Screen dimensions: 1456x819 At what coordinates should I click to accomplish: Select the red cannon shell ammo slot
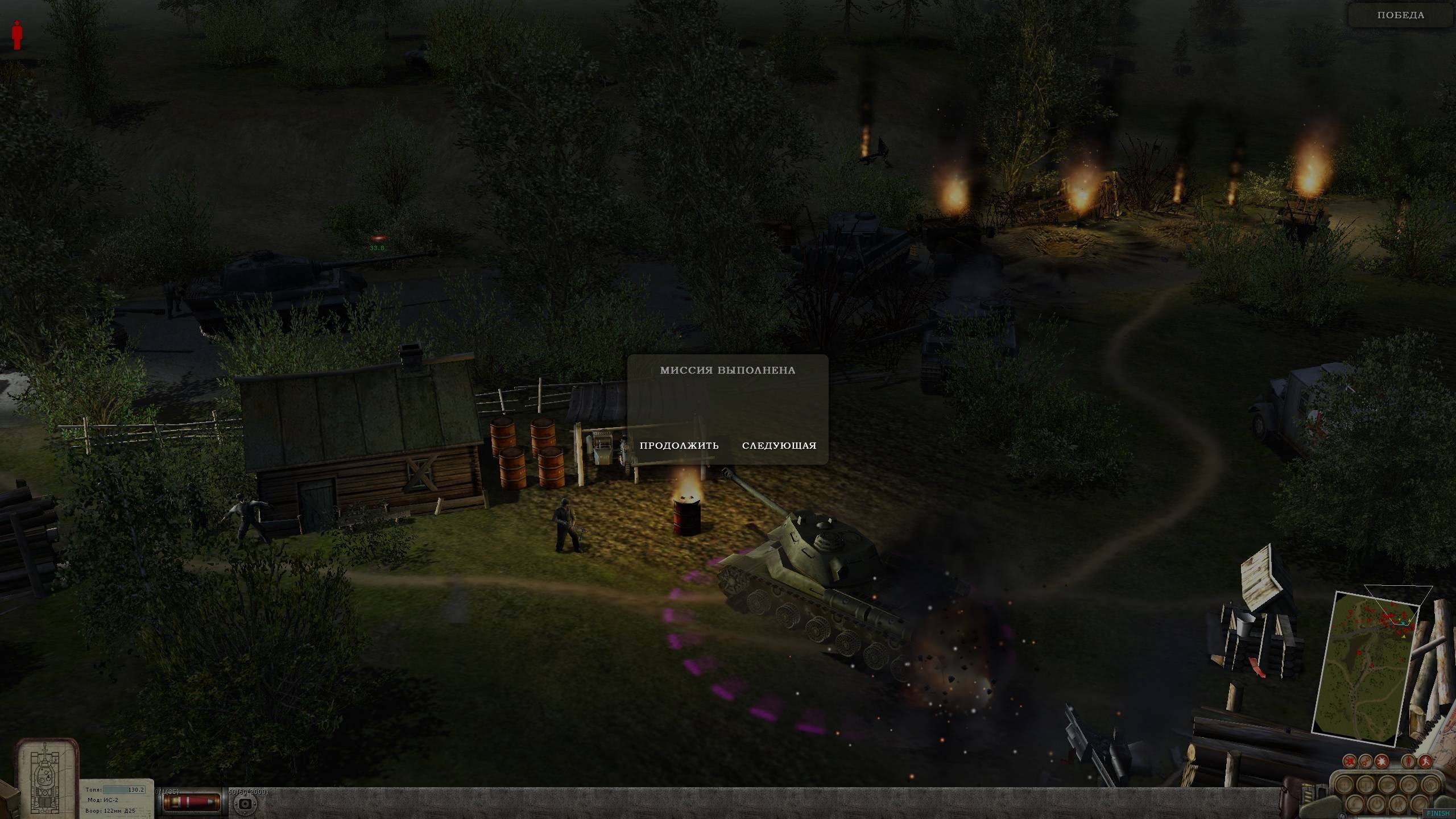click(x=192, y=802)
